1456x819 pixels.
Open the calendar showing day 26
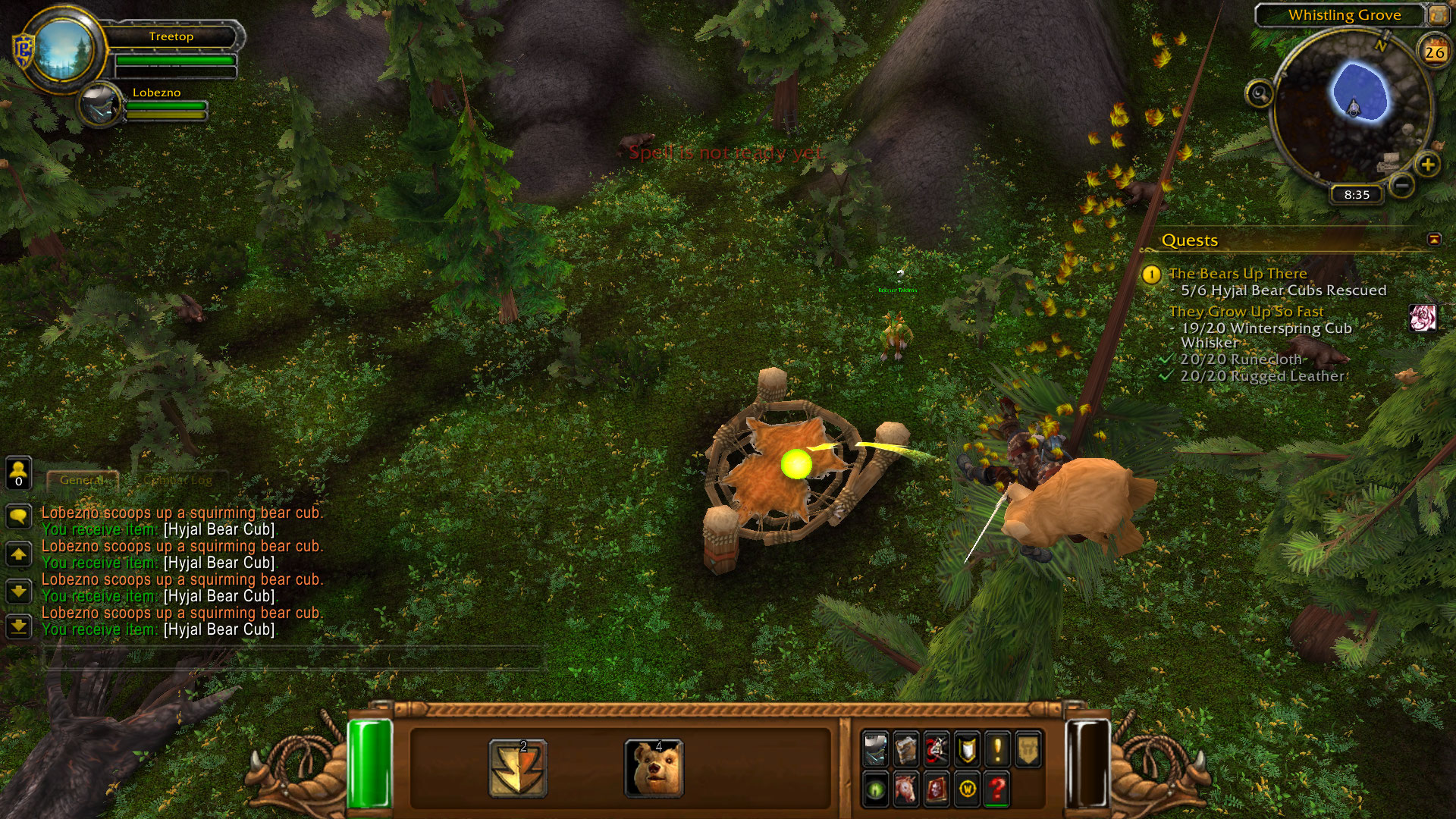click(1434, 52)
